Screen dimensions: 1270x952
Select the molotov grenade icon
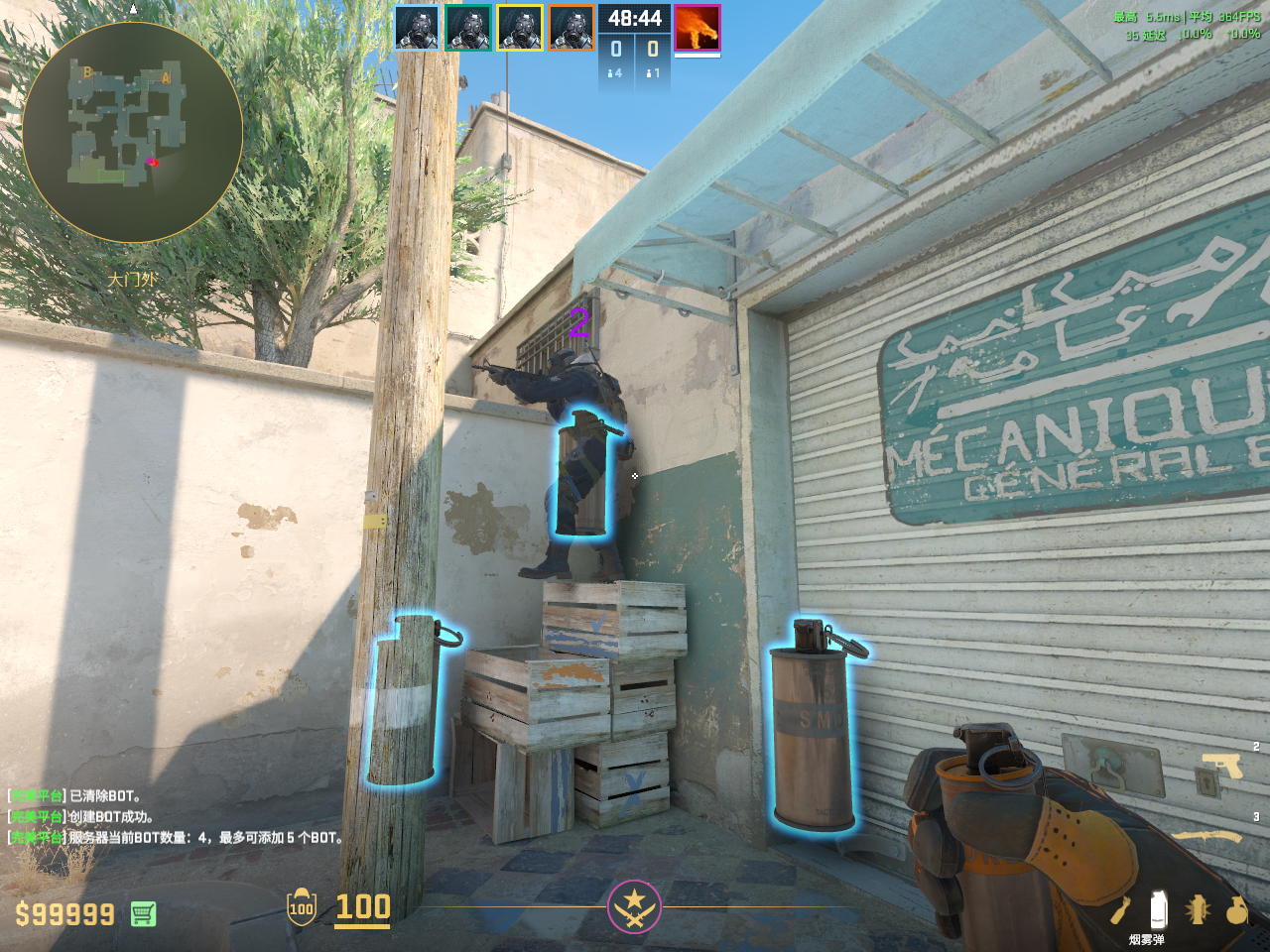pos(1121,909)
